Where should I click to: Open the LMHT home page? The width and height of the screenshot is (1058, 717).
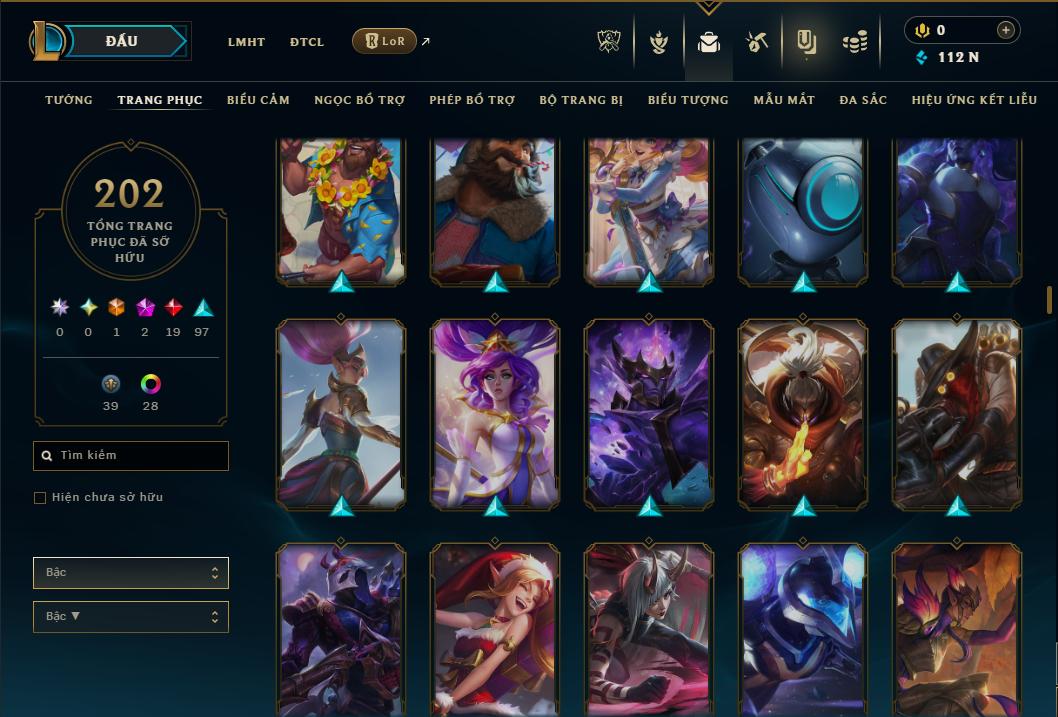point(246,42)
